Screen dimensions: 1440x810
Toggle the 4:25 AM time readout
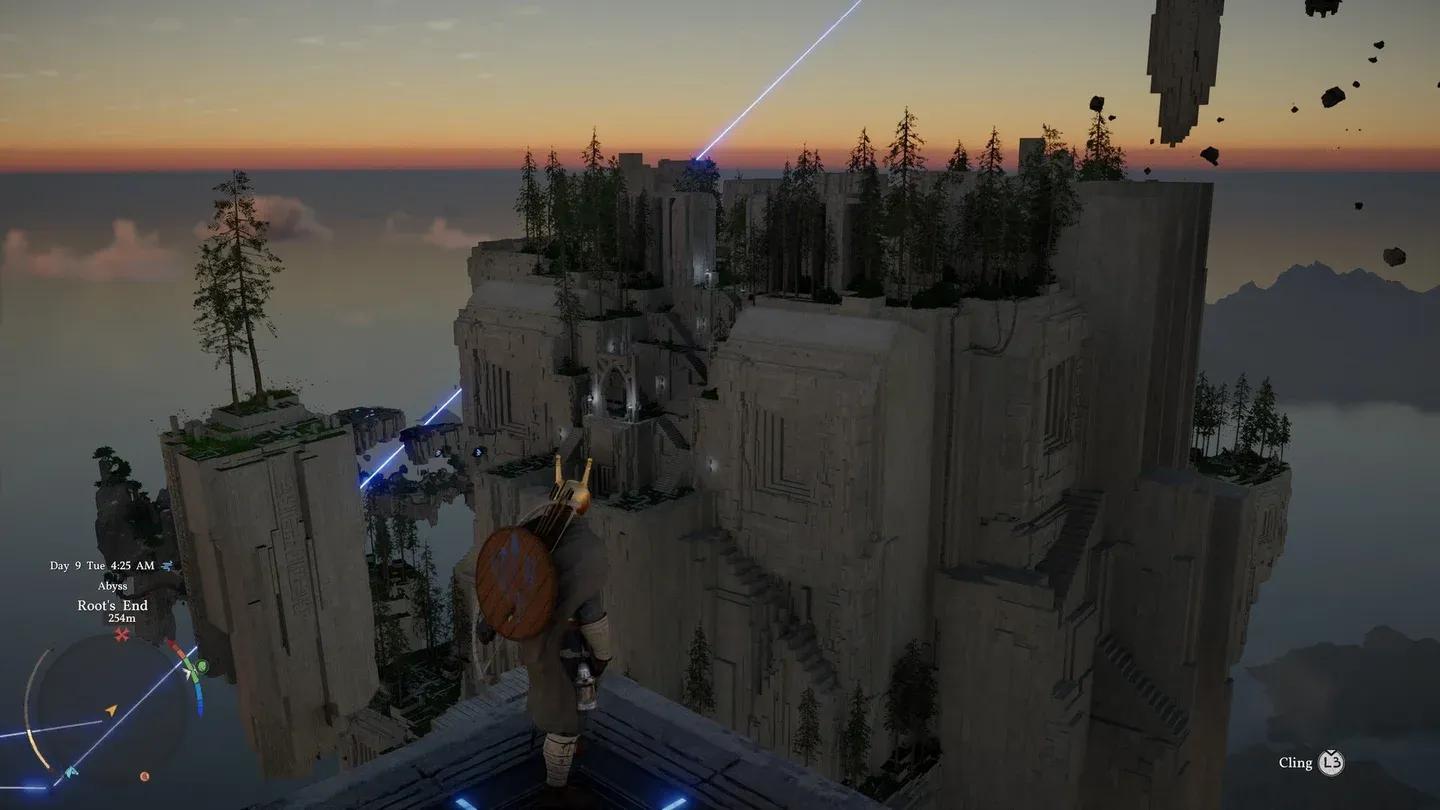pos(133,564)
